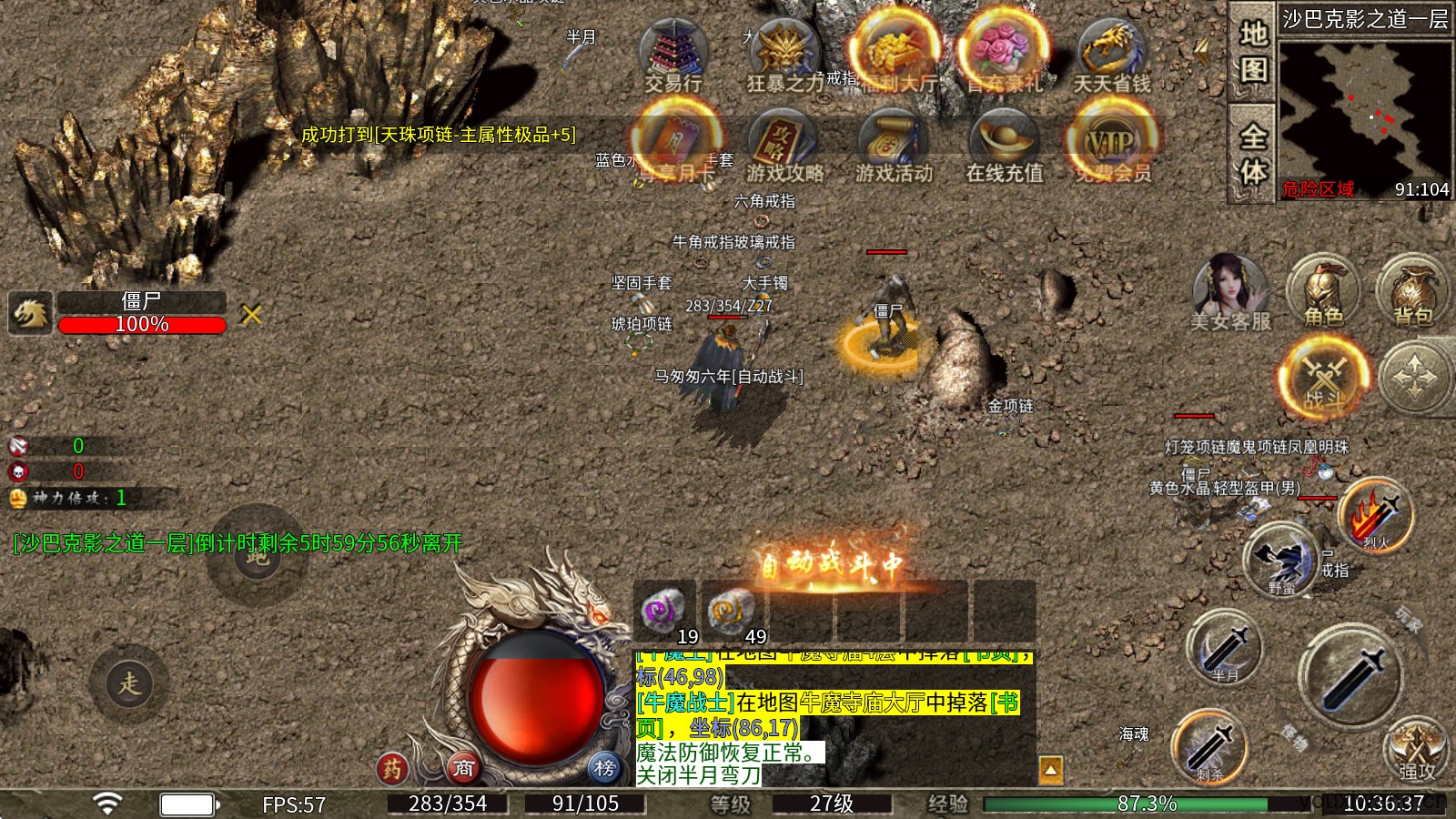Open the 交易行 trading house

point(673,53)
